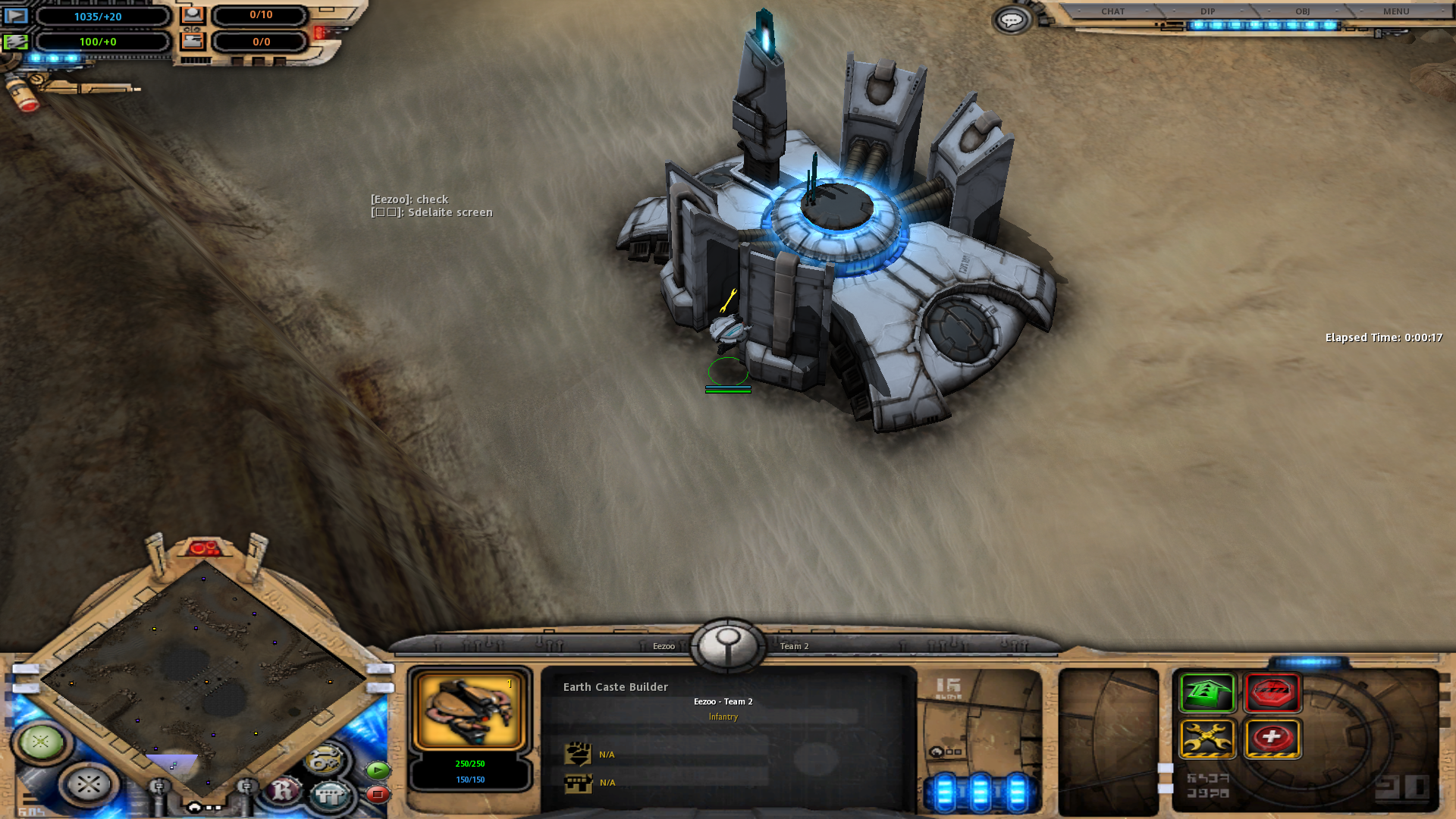Open the CHAT panel in the top bar

point(1112,11)
